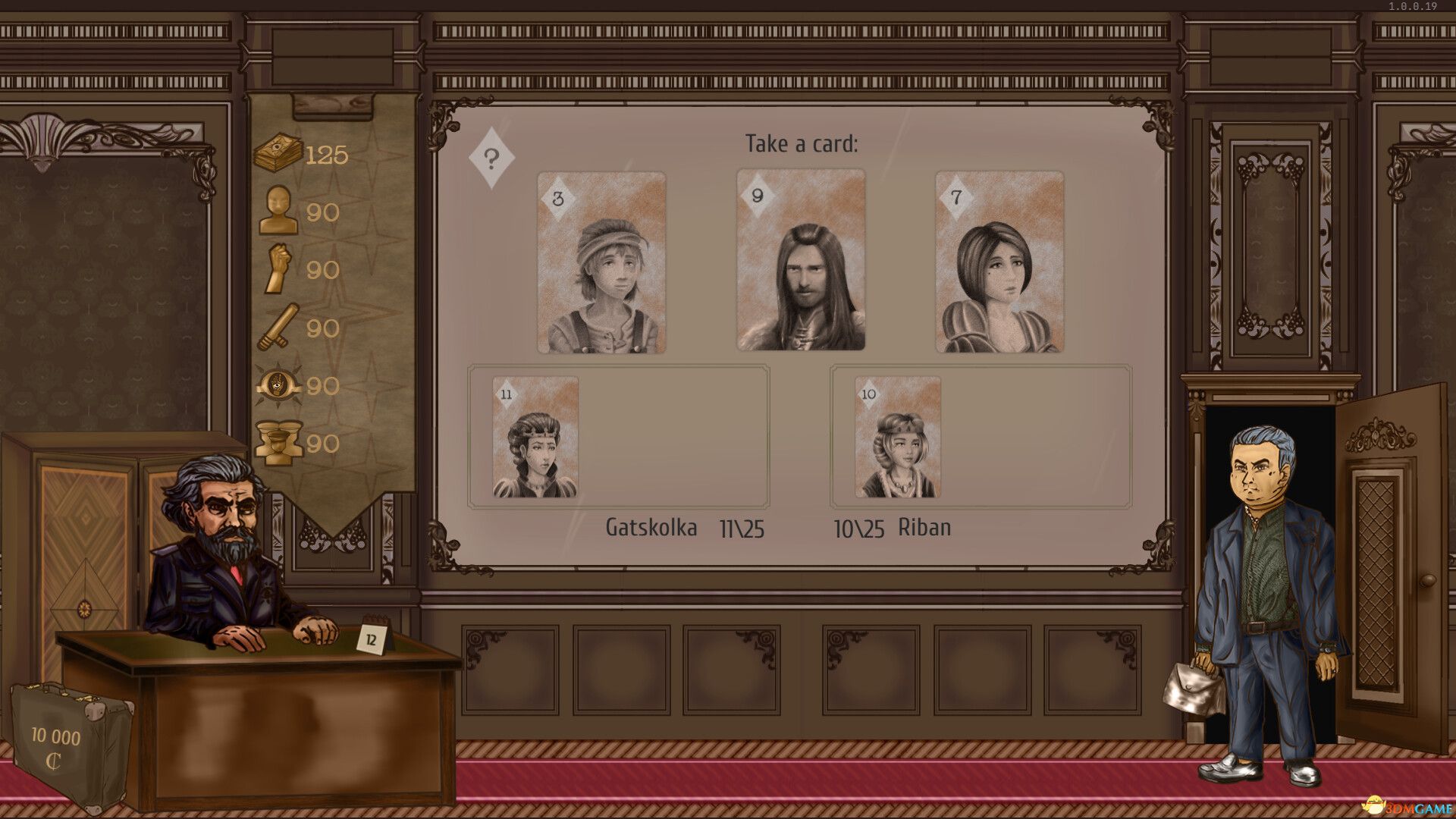Select the officer statue icon in the sidebar
Screen dimensions: 1456x819
278,444
